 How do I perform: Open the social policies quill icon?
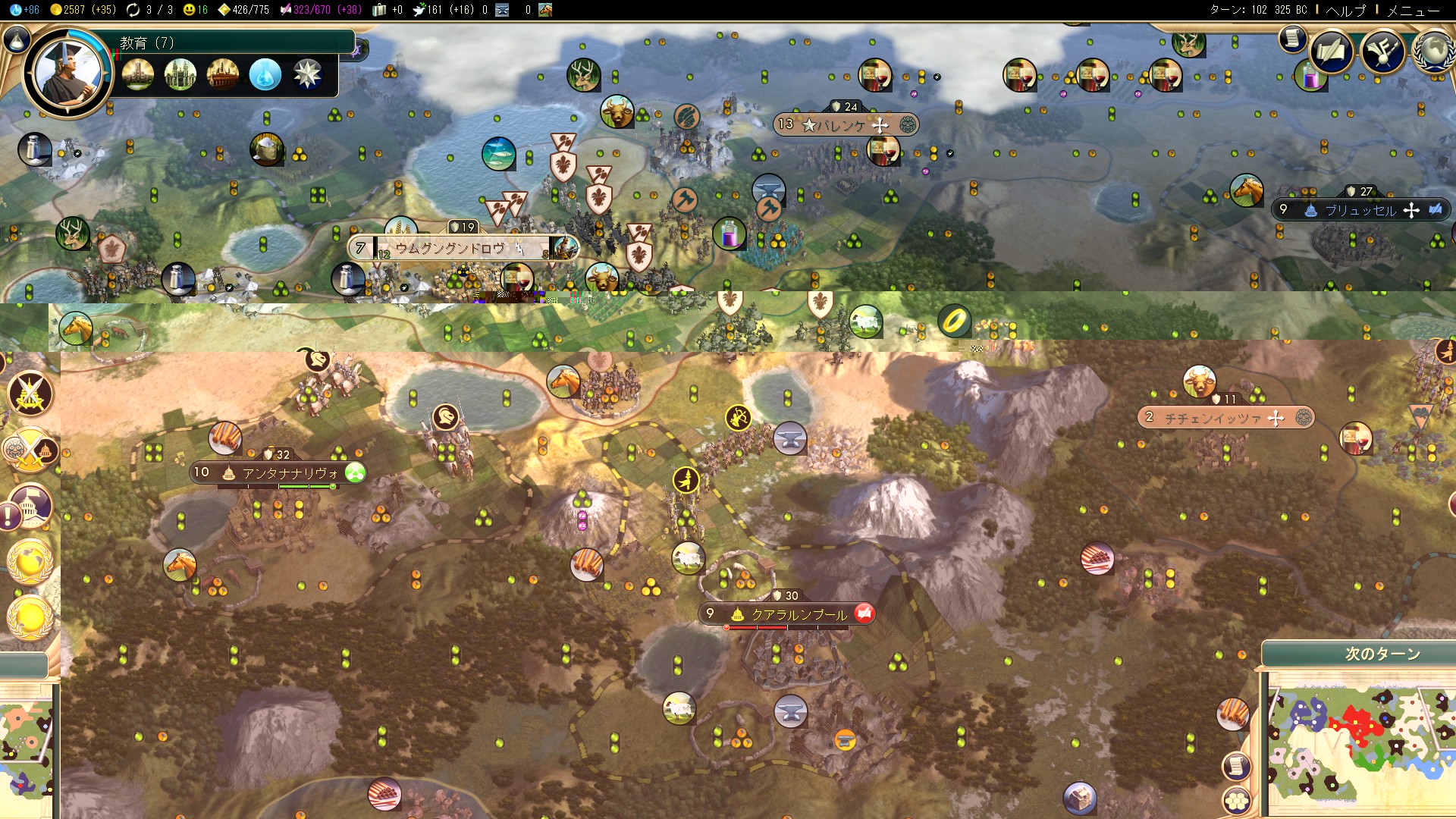[1331, 52]
